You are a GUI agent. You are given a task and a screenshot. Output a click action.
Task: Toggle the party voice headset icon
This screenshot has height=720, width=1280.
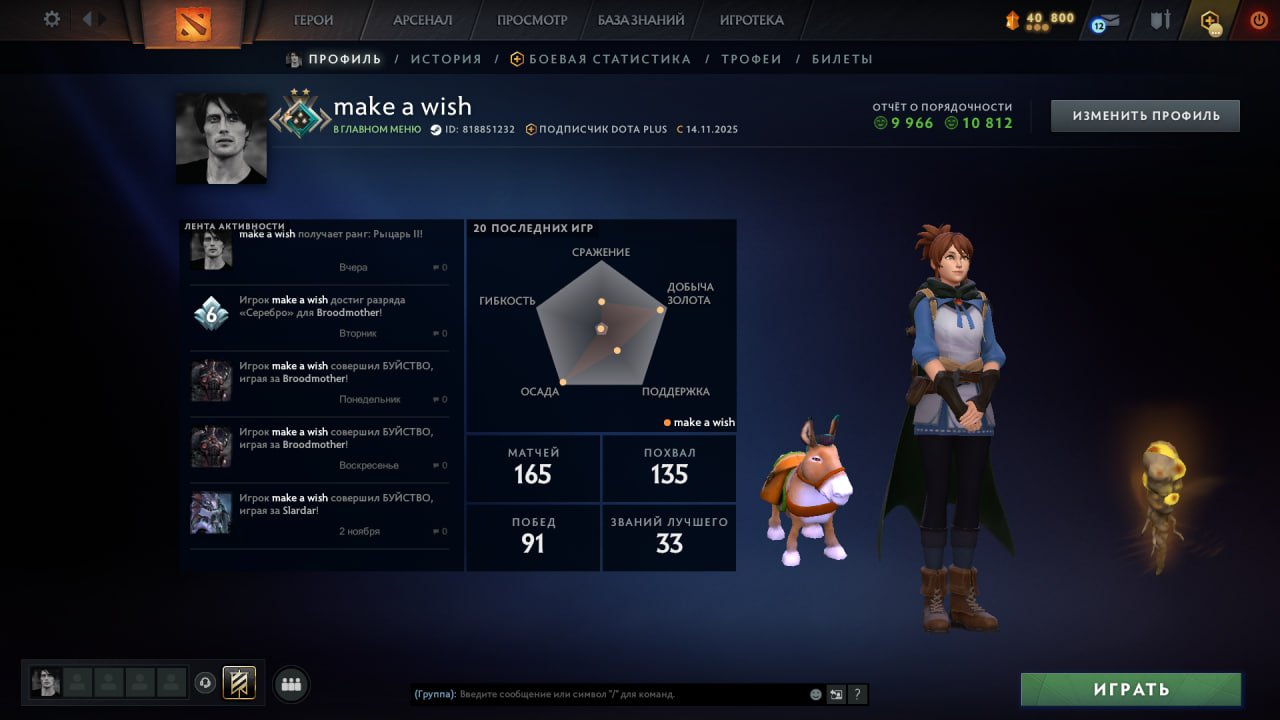[x=205, y=683]
